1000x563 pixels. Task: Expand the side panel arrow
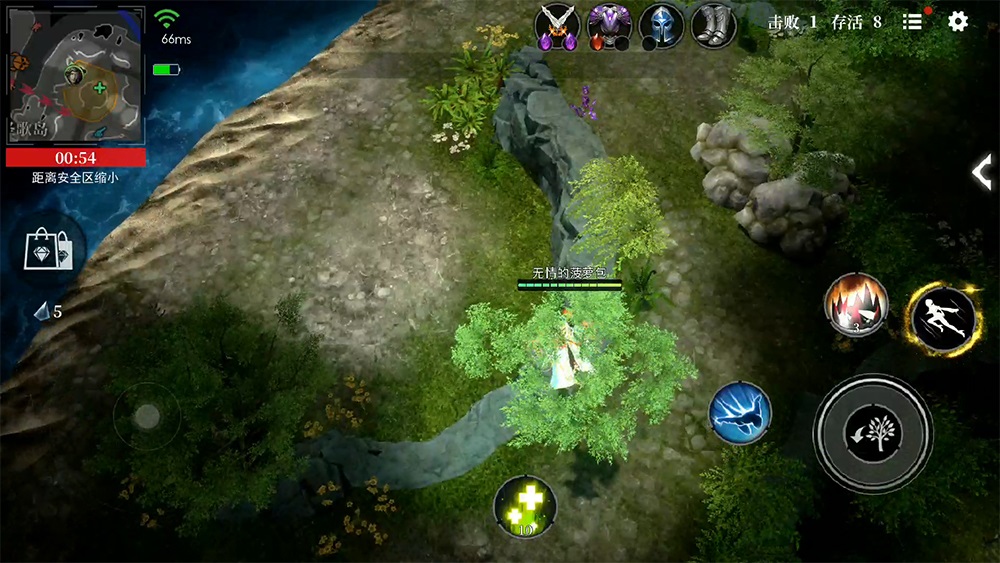(x=982, y=172)
